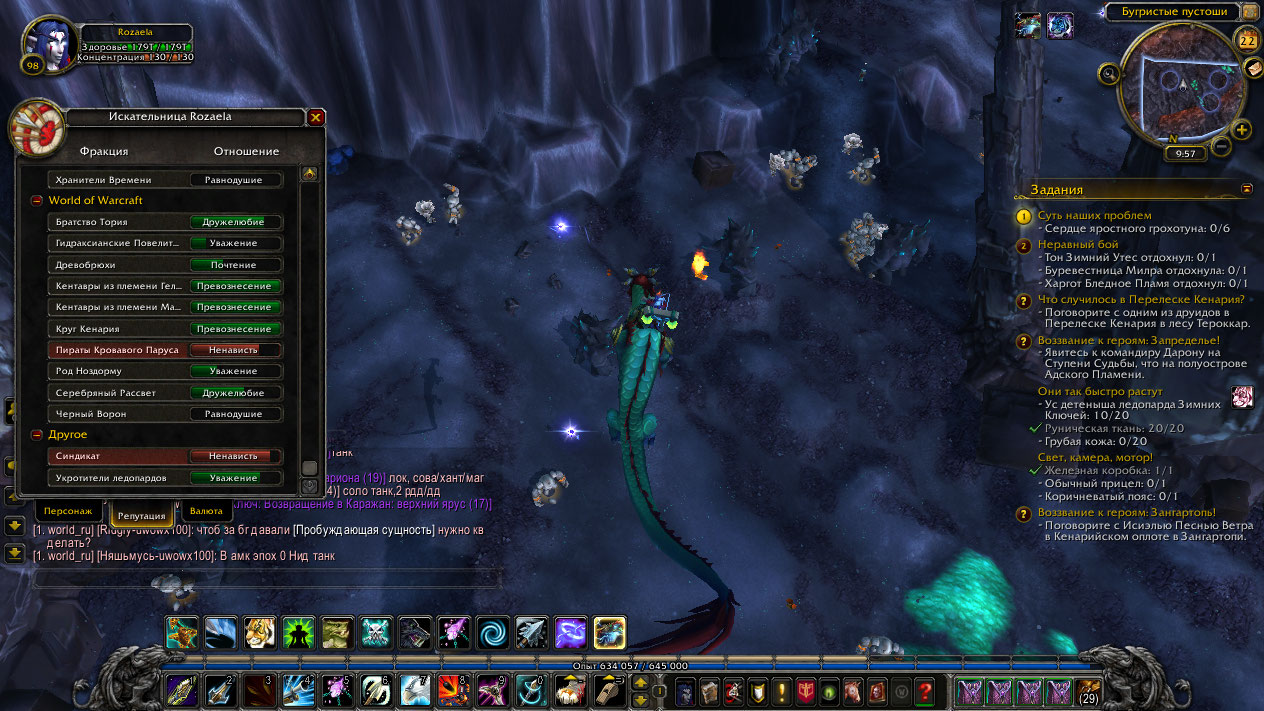Open the red question mark help button
The image size is (1264, 711).
(925, 690)
